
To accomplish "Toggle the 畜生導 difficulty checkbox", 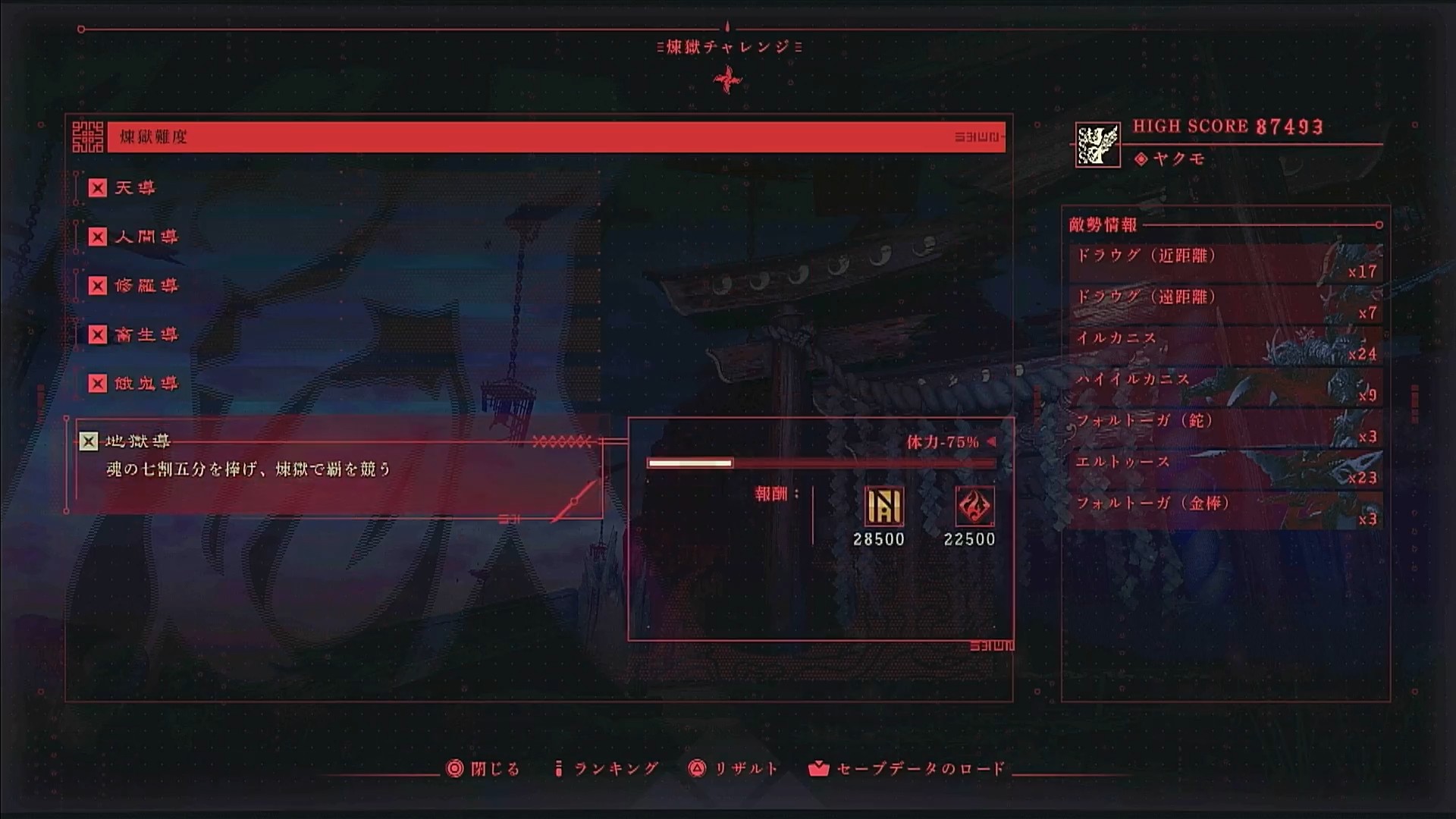I will [98, 335].
